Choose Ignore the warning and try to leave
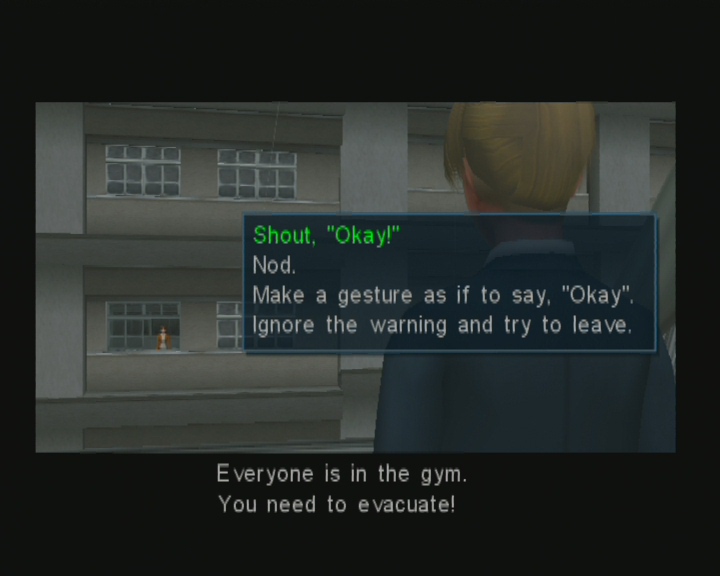The width and height of the screenshot is (720, 576). (x=441, y=325)
